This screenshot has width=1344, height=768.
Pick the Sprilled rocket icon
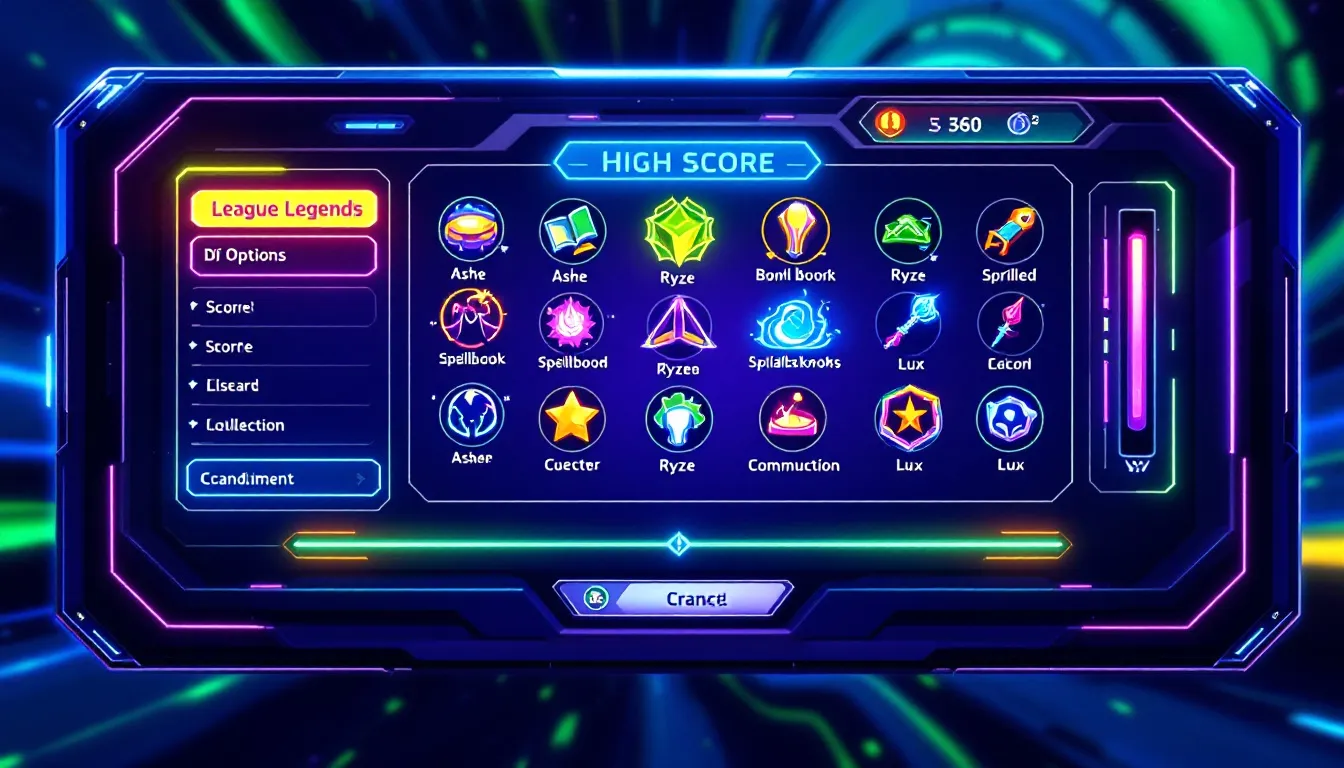(1009, 231)
